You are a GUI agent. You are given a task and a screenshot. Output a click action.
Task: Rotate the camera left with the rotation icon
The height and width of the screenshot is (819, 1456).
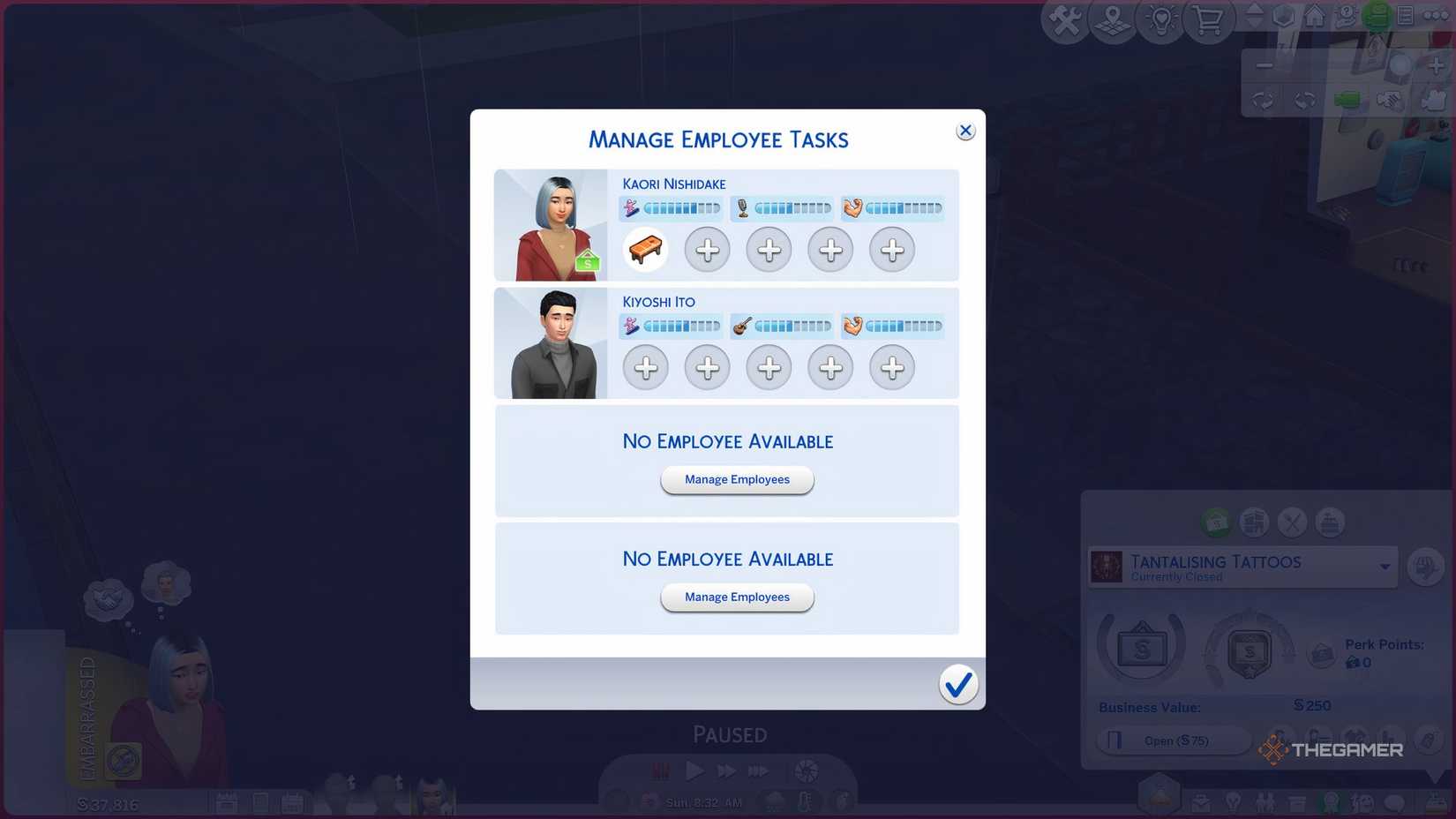1264,99
